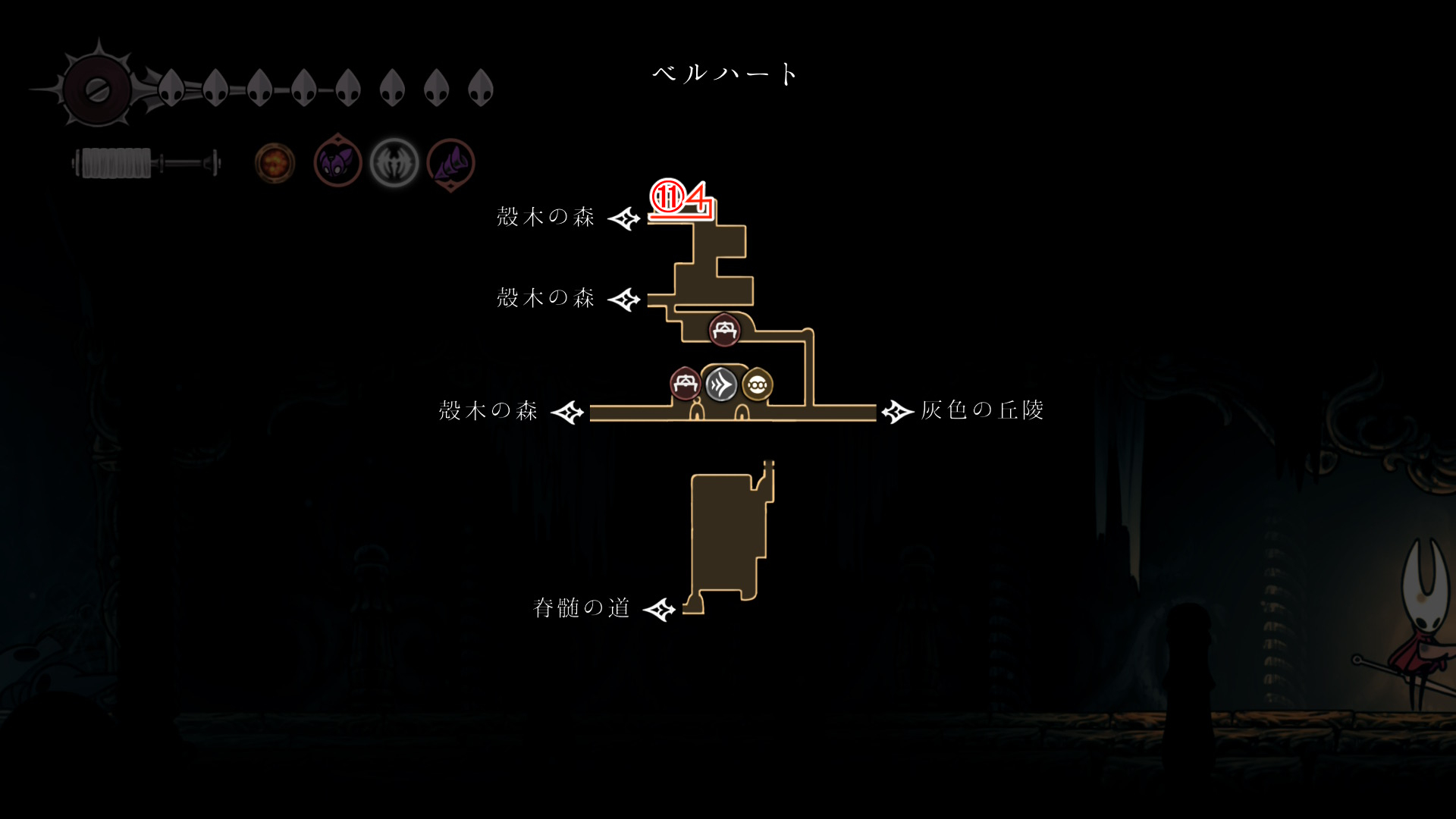Image resolution: width=1456 pixels, height=819 pixels.
Task: Select the purple mask tool icon
Action: pyautogui.click(x=337, y=162)
